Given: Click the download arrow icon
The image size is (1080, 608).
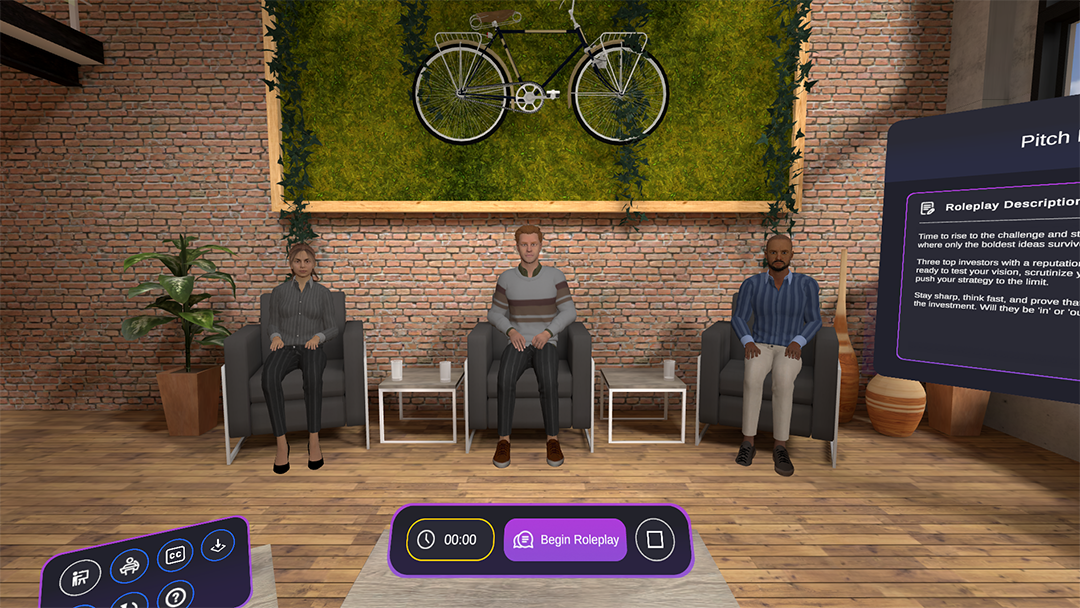Looking at the screenshot, I should tap(217, 545).
